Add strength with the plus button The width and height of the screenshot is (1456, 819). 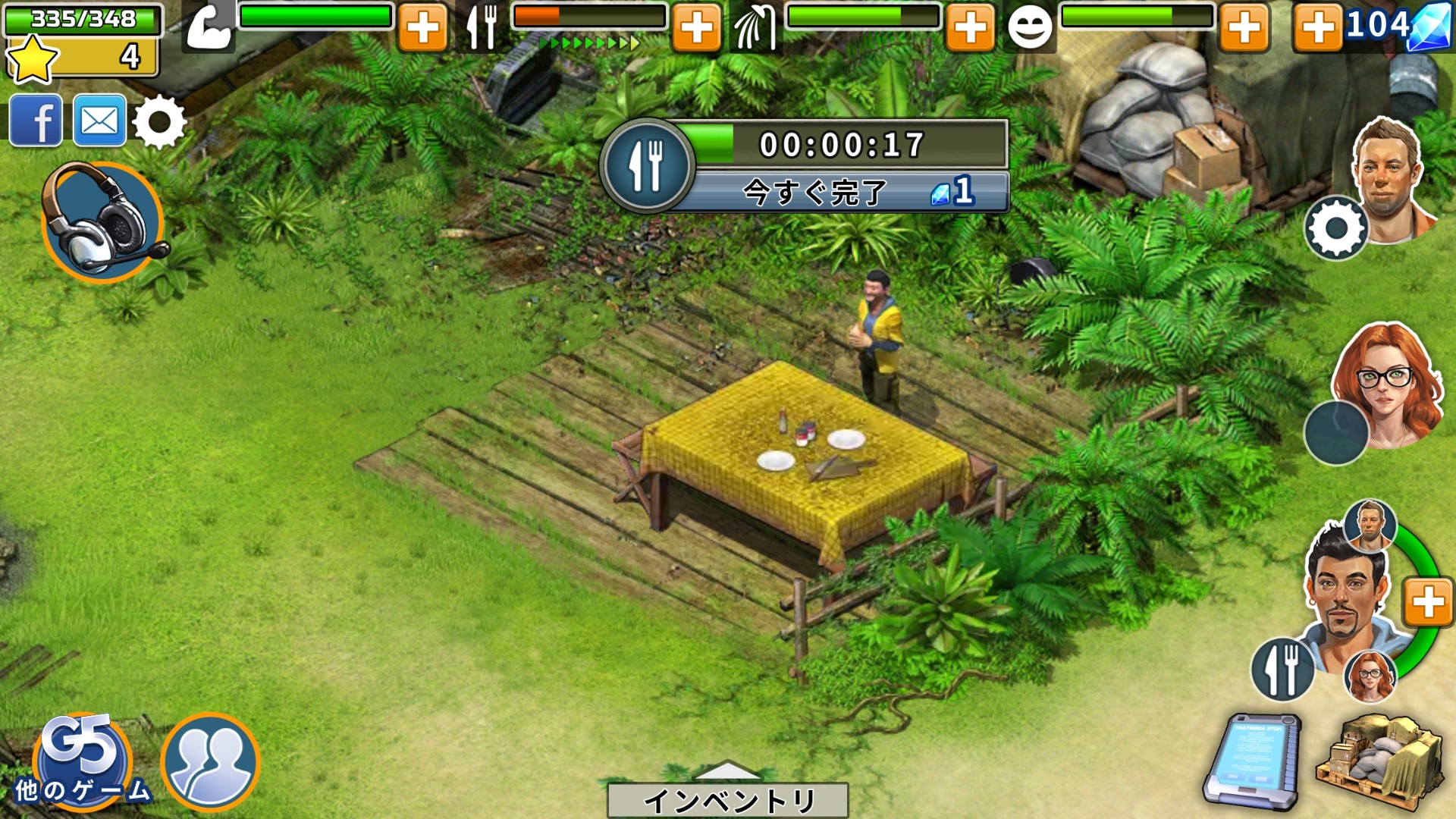coord(422,29)
